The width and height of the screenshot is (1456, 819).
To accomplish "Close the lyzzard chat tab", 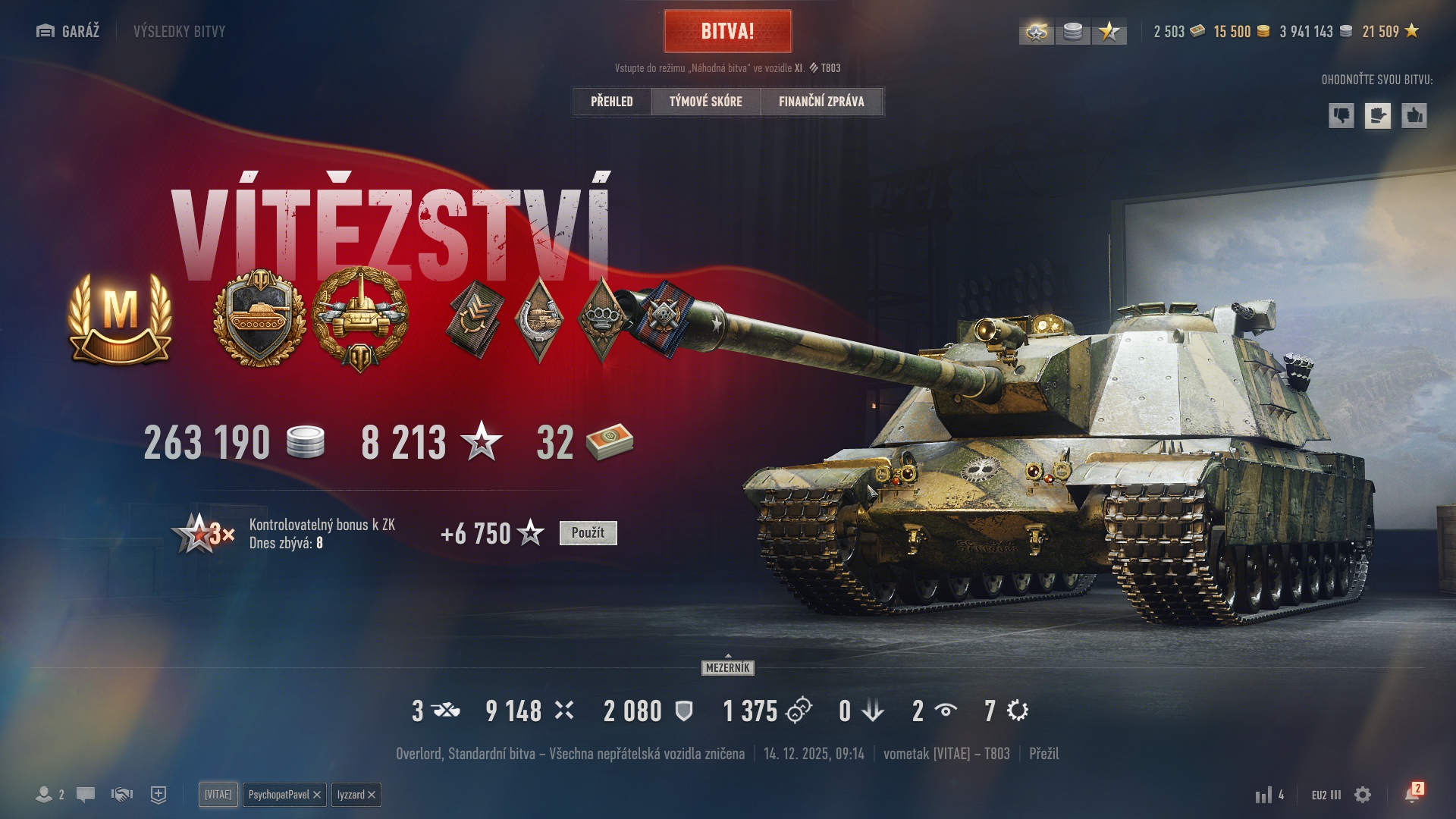I will click(372, 795).
